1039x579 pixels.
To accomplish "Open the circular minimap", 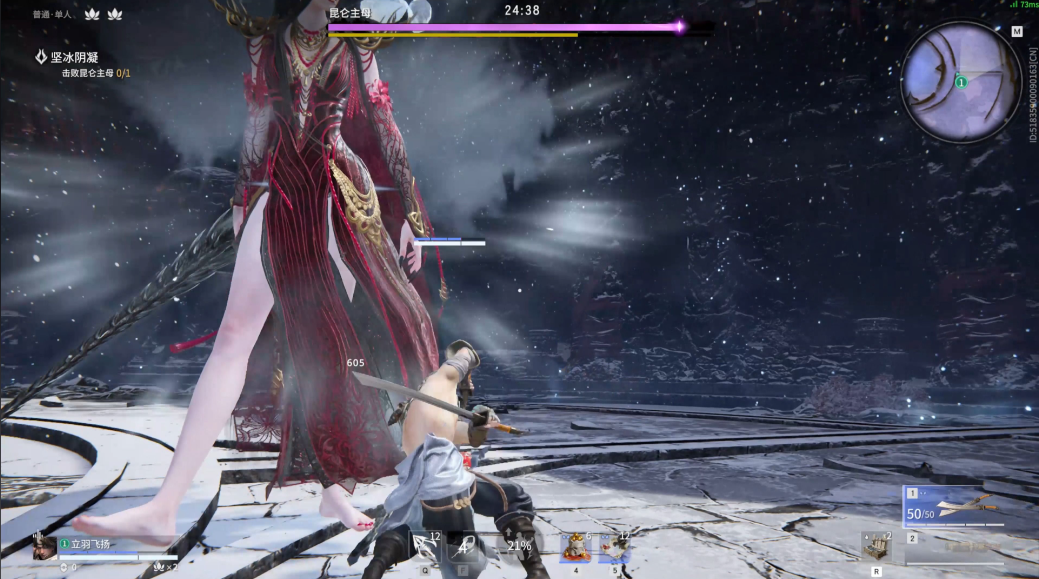I will pos(960,81).
